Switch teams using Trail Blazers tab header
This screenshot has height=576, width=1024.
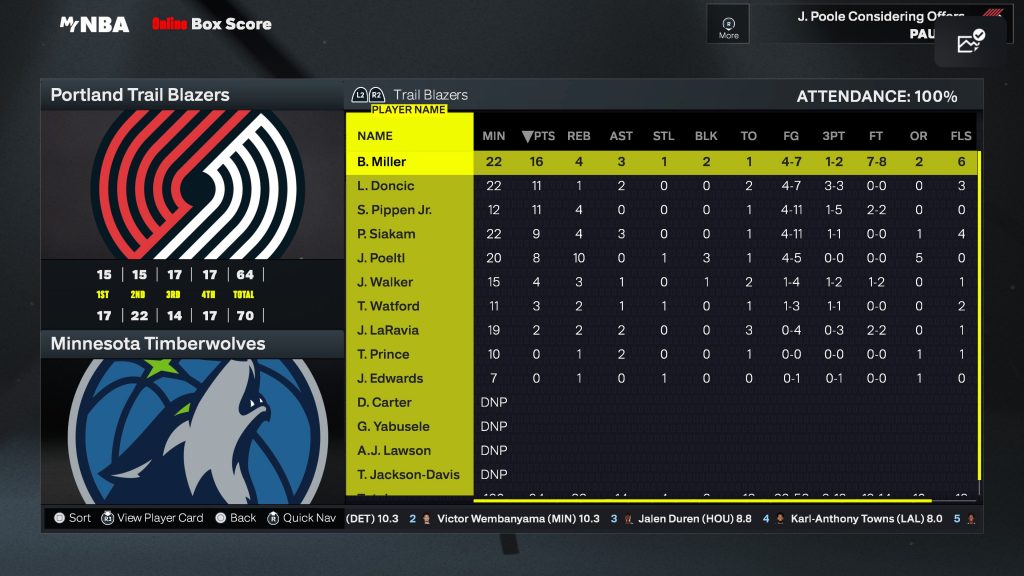coord(430,95)
